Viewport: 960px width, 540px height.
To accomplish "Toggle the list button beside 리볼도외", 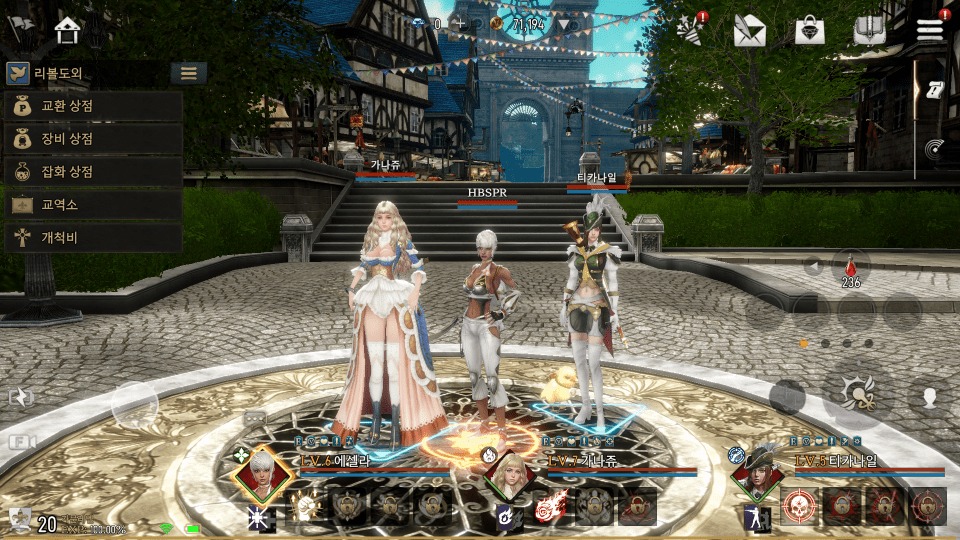I will 188,73.
